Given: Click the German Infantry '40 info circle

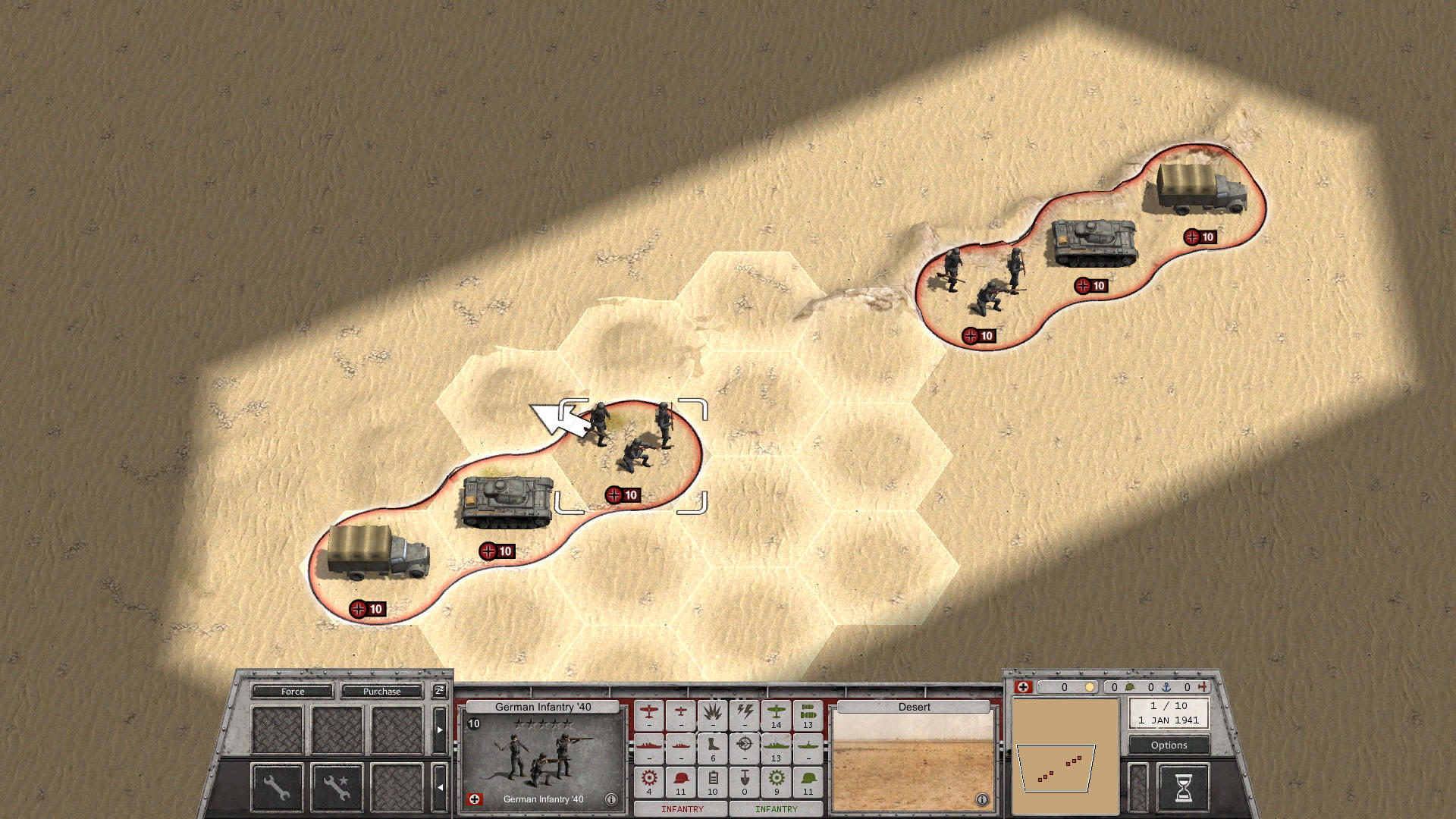Looking at the screenshot, I should tap(611, 798).
